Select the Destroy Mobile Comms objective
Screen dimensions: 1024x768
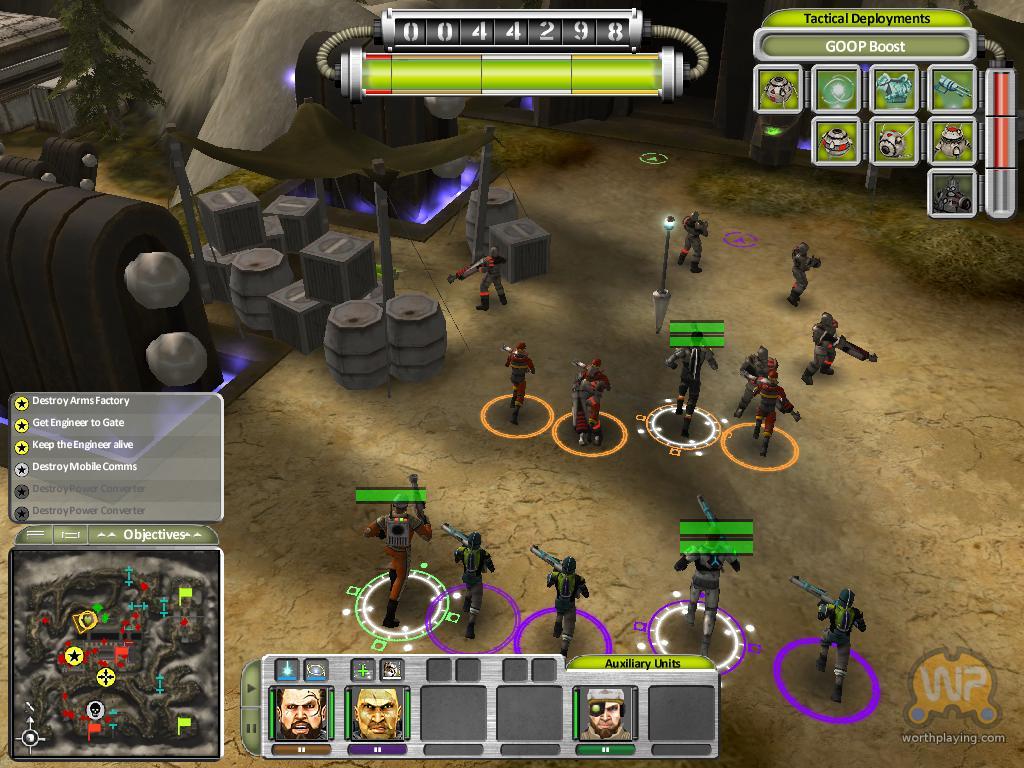click(84, 467)
